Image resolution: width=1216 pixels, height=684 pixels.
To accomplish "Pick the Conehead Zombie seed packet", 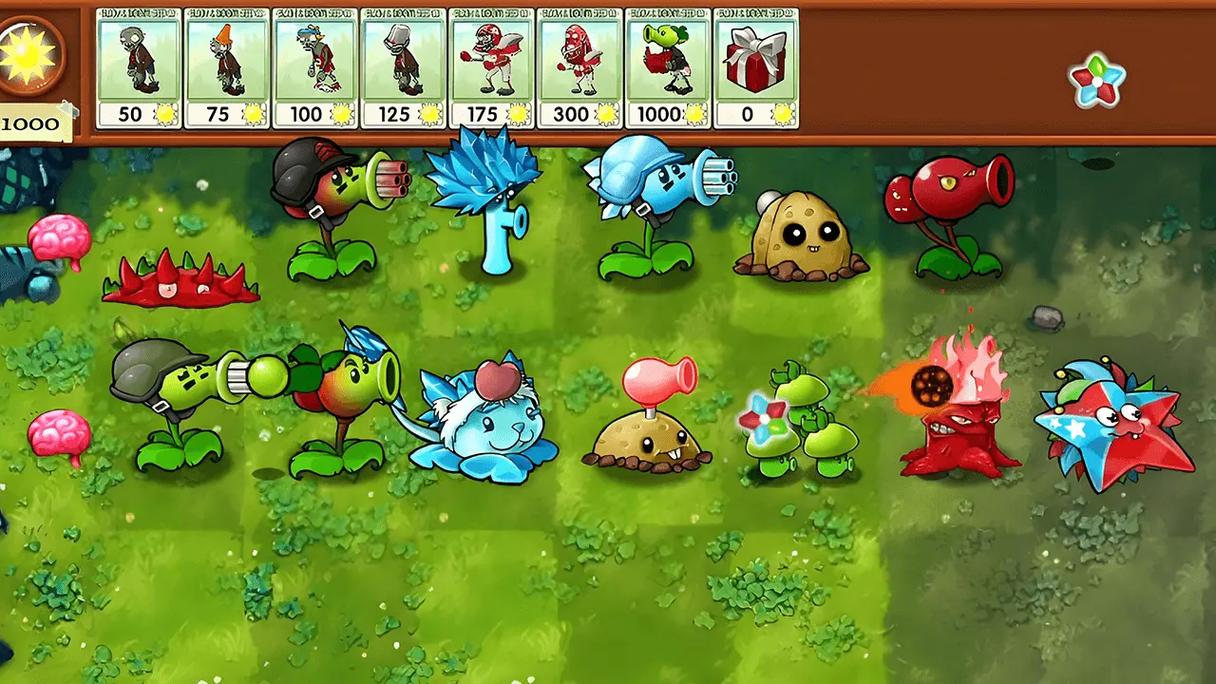I will click(x=228, y=68).
